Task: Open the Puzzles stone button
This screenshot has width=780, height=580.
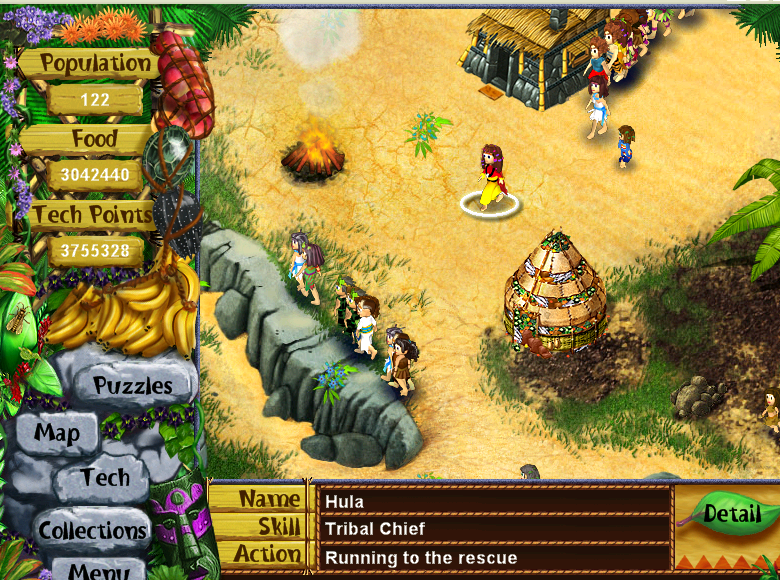Action: click(x=132, y=385)
